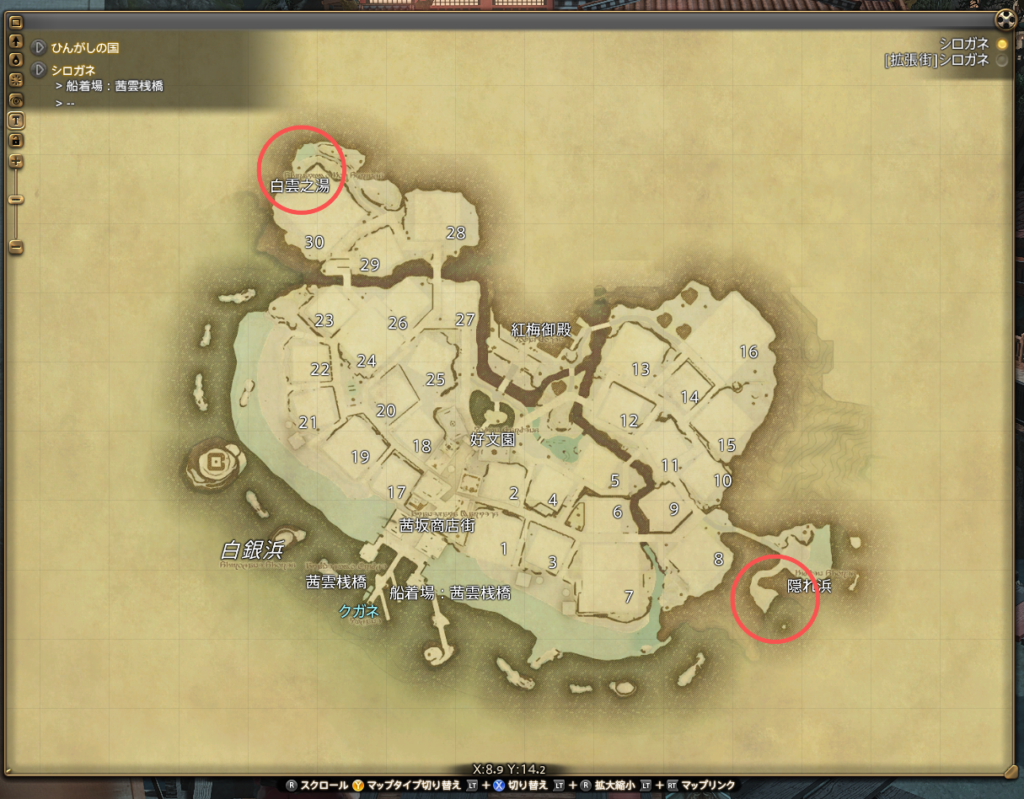This screenshot has width=1024, height=799.
Task: Switch to [拡張街]シロガネ subdivision map
Action: [1002, 60]
